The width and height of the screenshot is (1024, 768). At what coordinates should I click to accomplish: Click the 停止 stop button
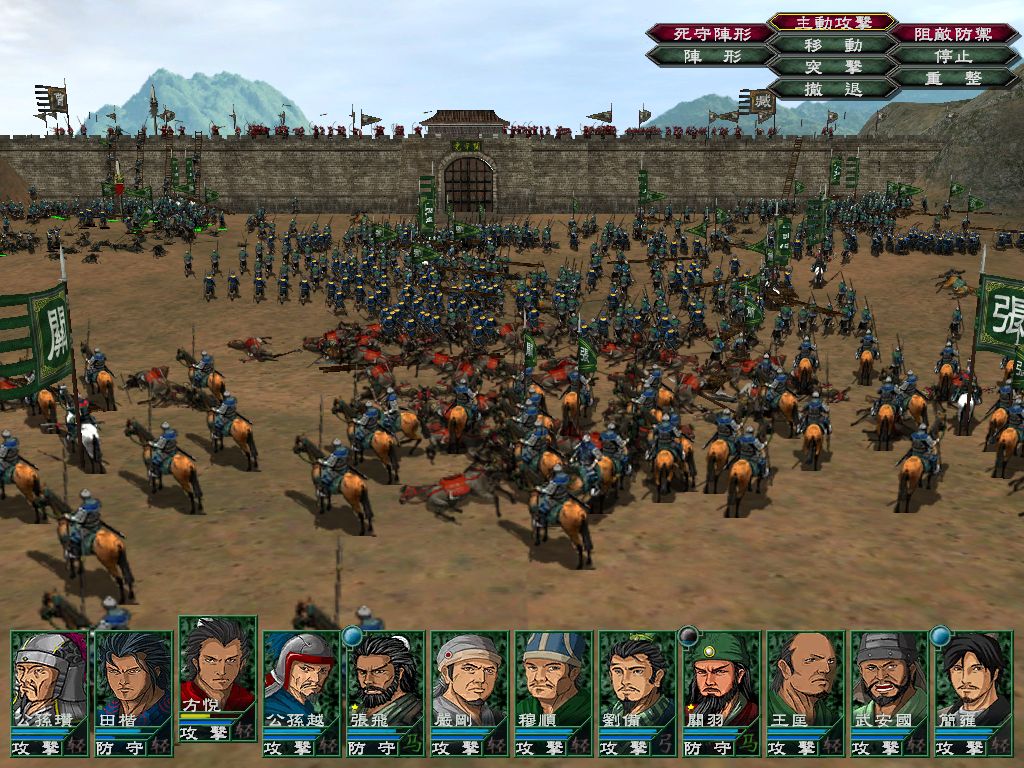[953, 56]
